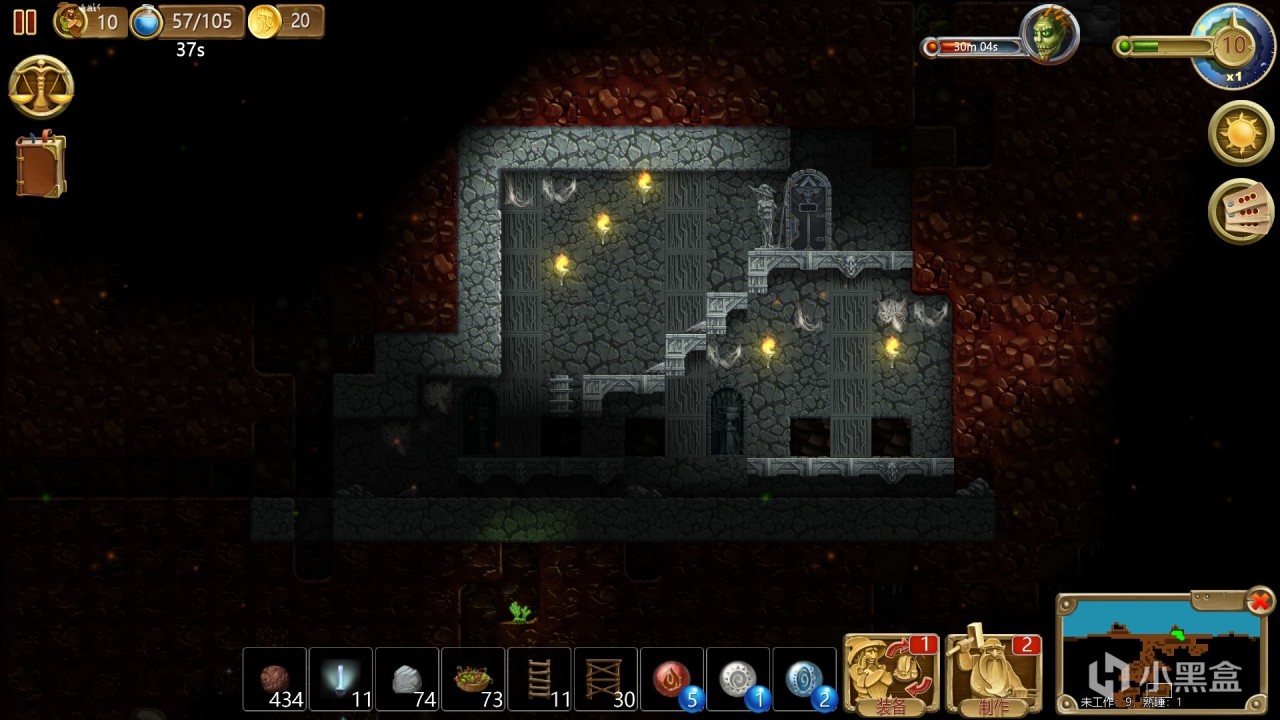Image resolution: width=1280 pixels, height=720 pixels.
Task: Open the 装备 equipment panel
Action: pyautogui.click(x=890, y=673)
